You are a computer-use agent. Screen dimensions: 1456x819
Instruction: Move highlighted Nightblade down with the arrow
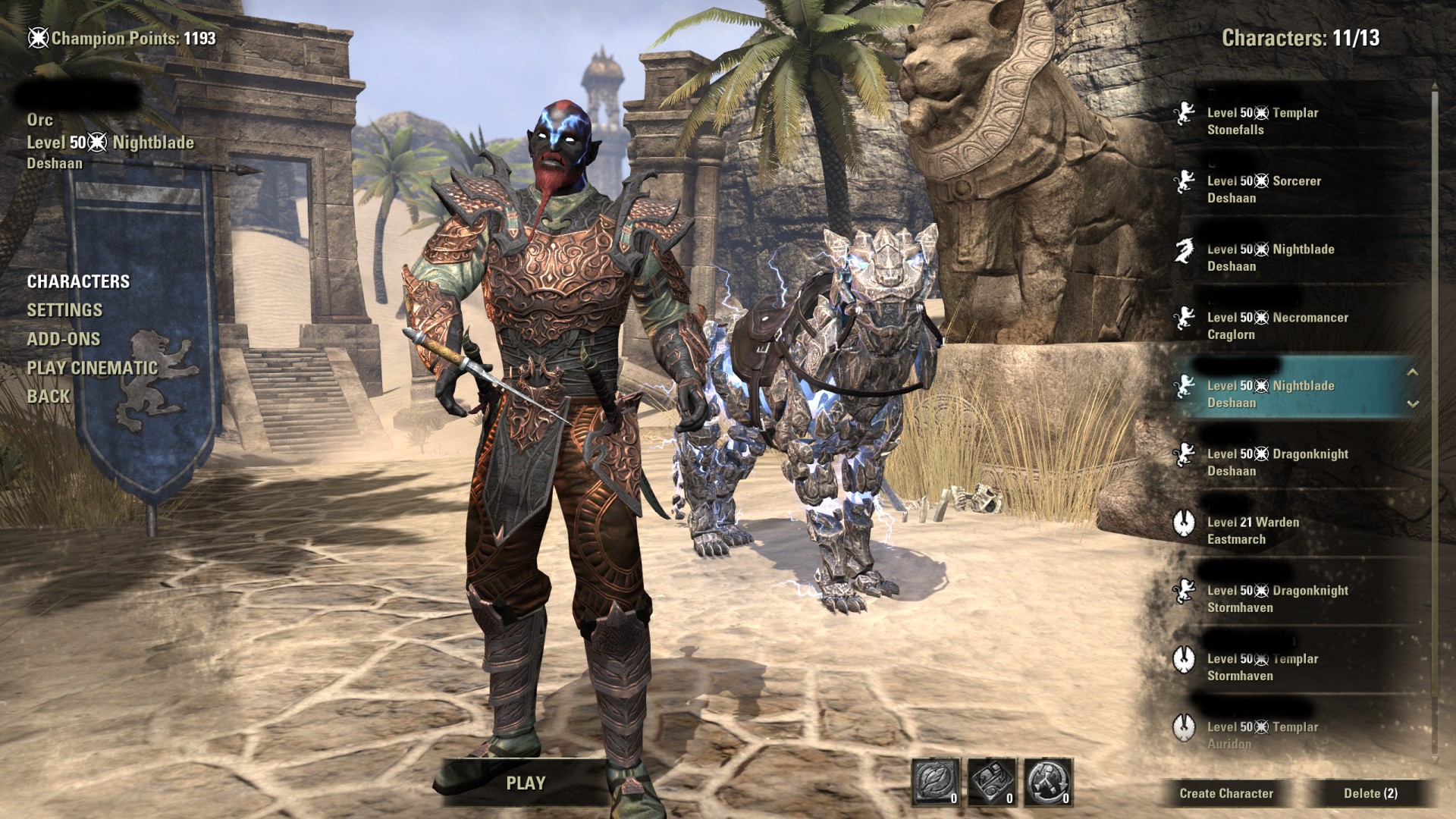click(1413, 404)
